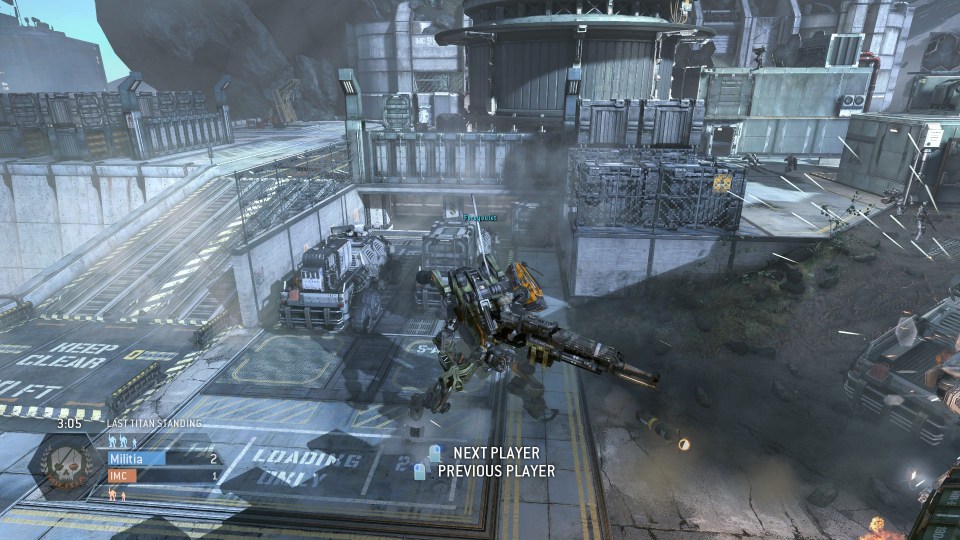The height and width of the screenshot is (540, 960).
Task: Select the Next Player spectate option
Action: [495, 453]
